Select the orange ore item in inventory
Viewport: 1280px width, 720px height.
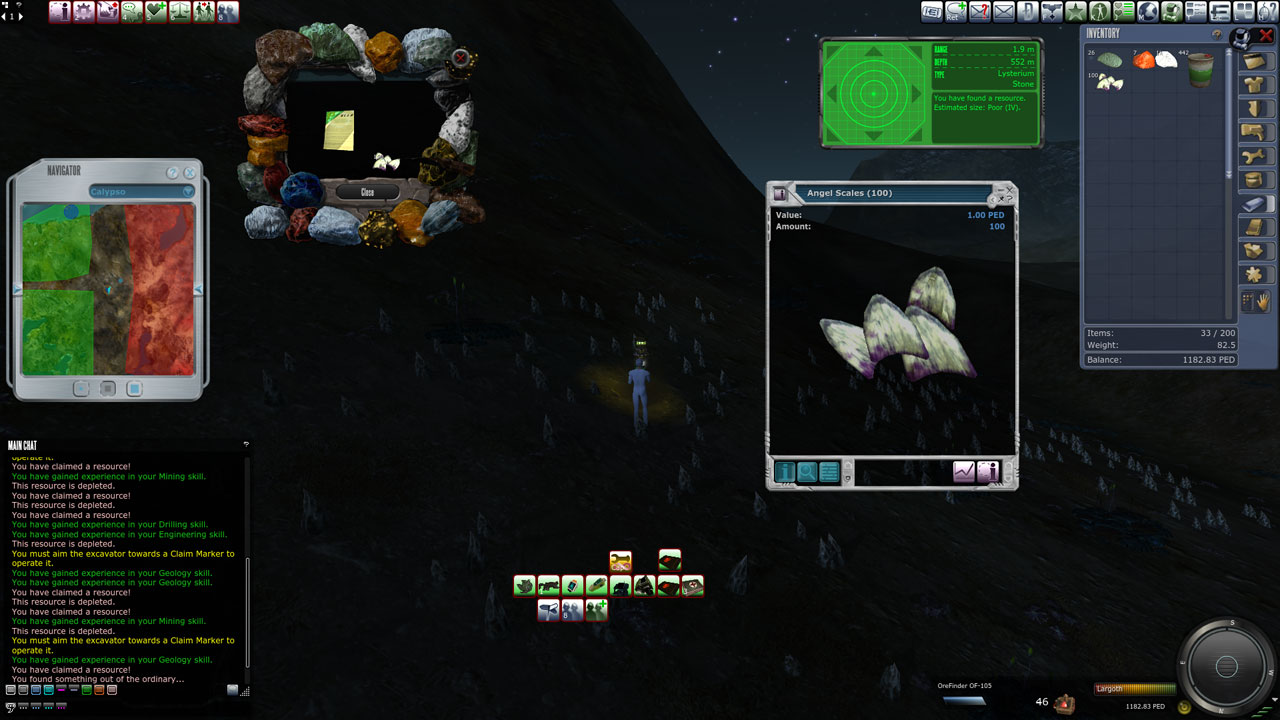pos(1144,60)
